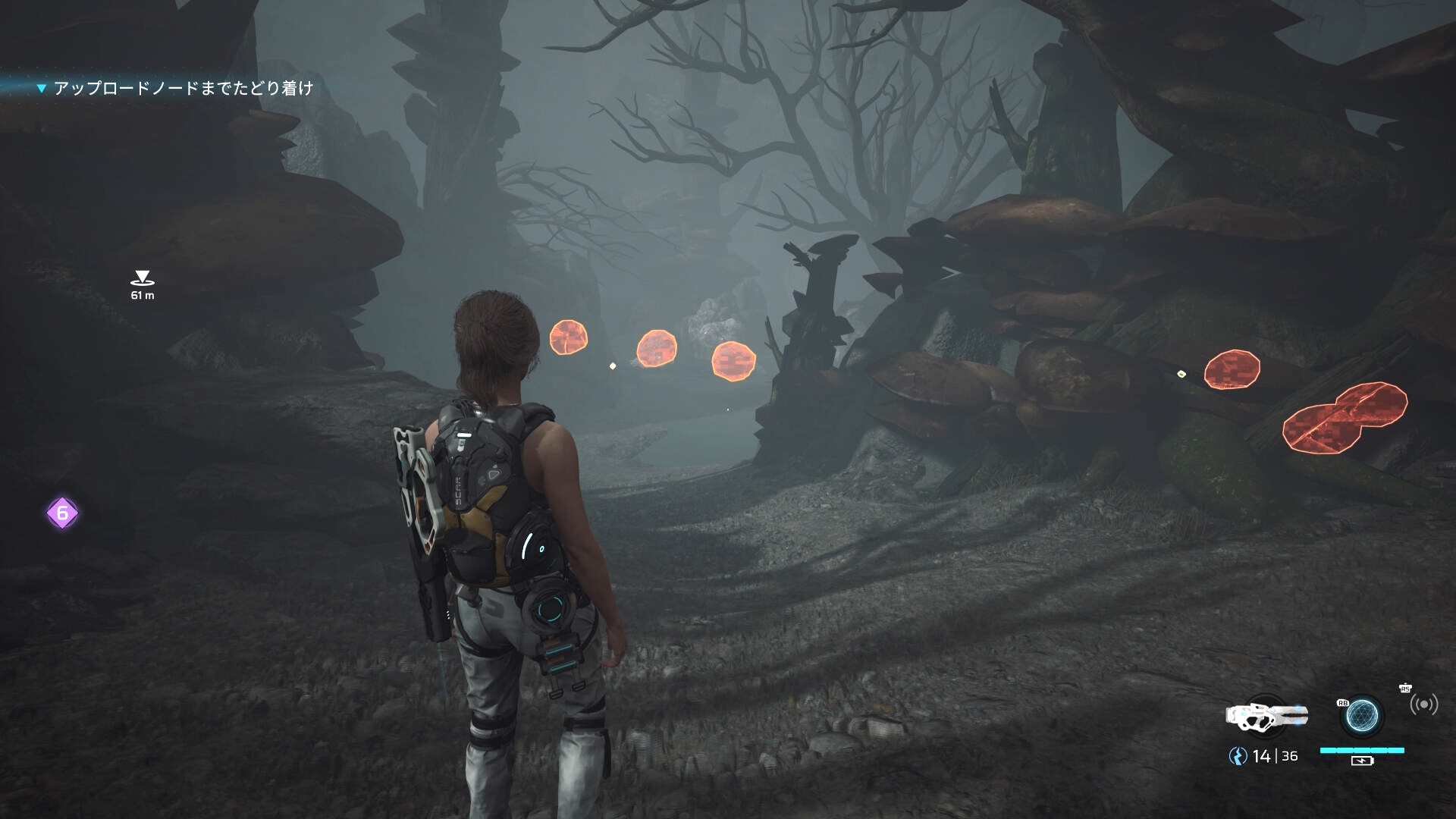Activate the blue sphere ability icon

(x=1362, y=715)
